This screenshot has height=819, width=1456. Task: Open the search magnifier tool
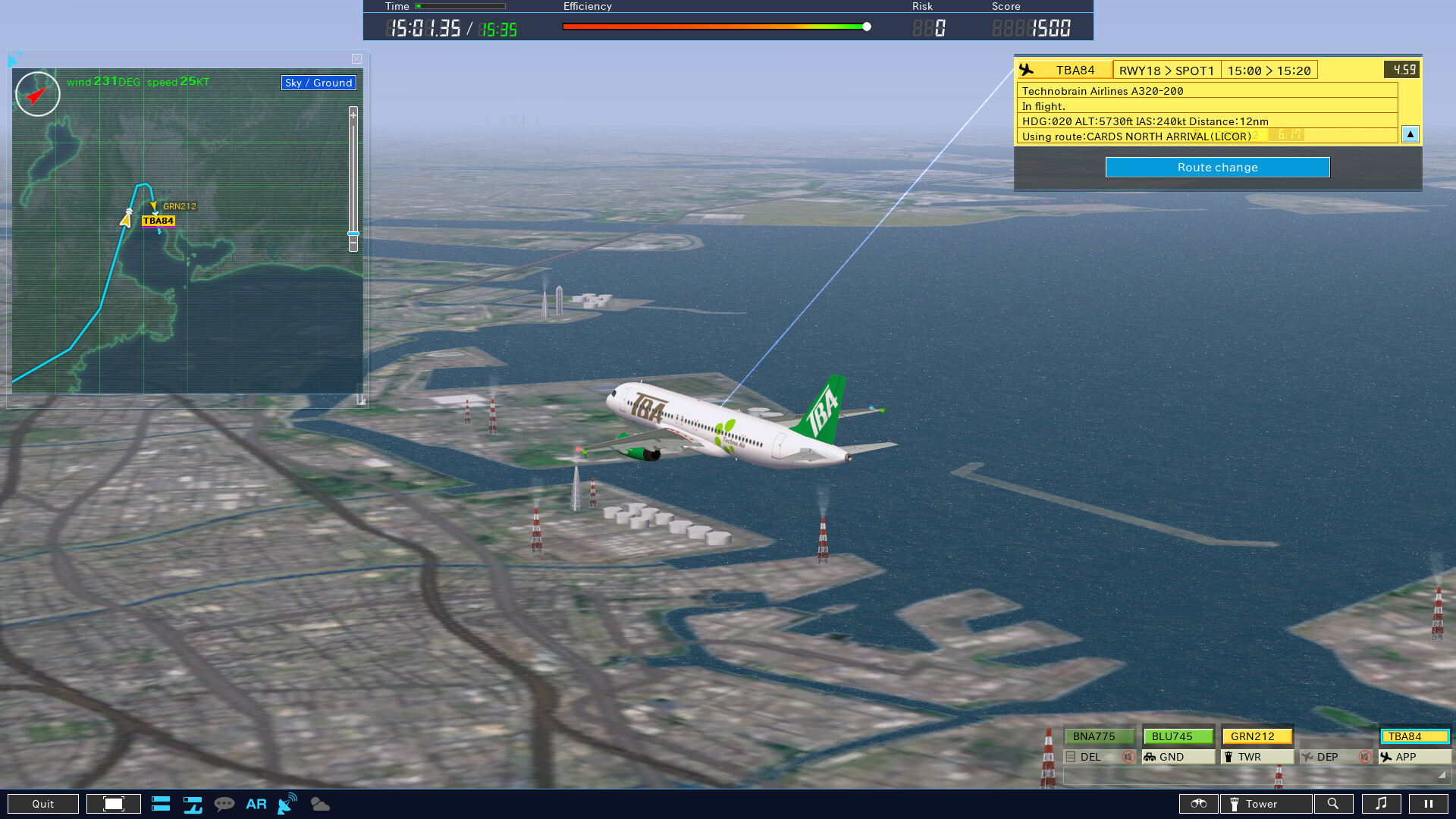click(1335, 804)
